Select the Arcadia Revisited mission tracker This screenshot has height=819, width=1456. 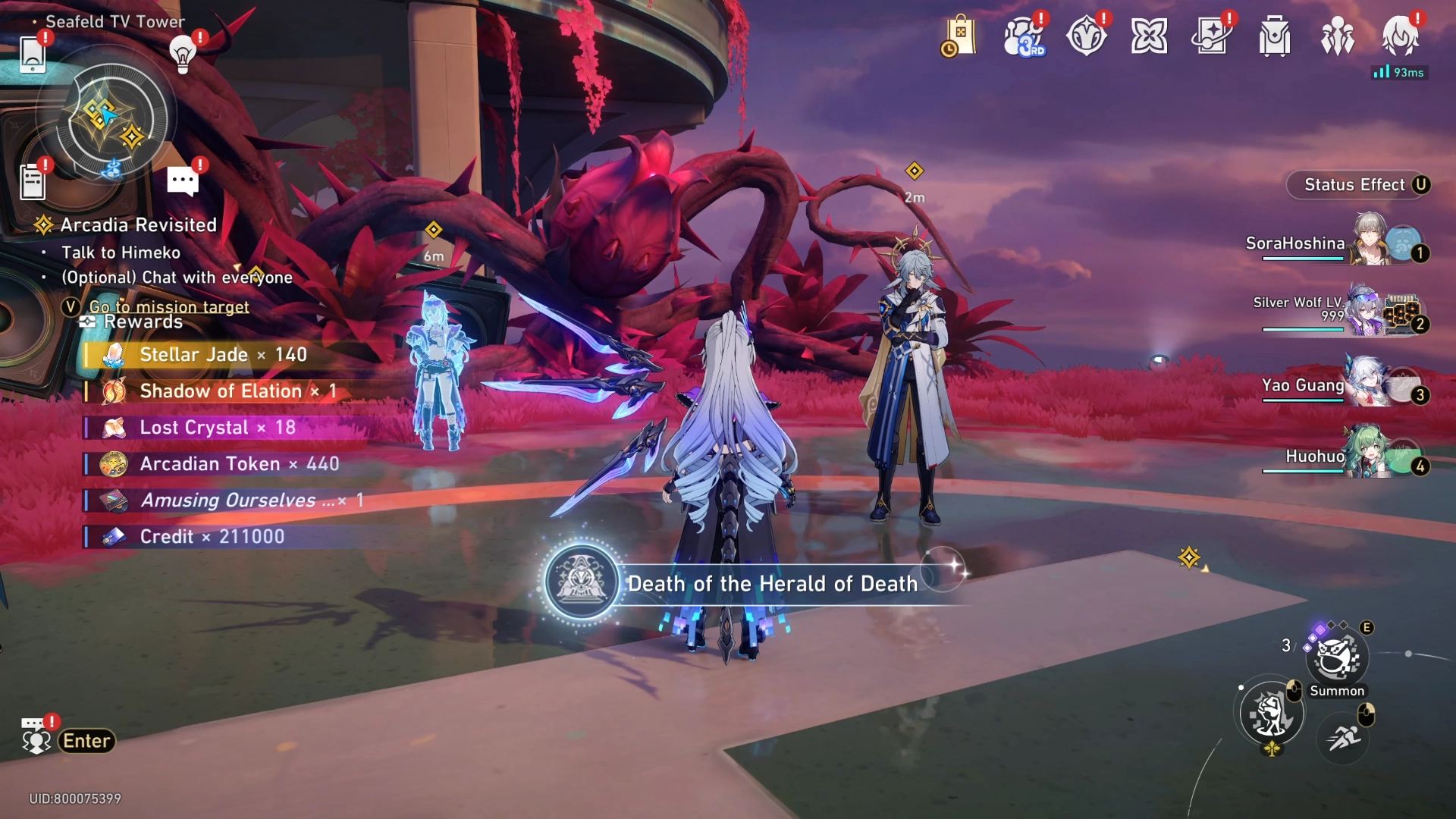137,225
